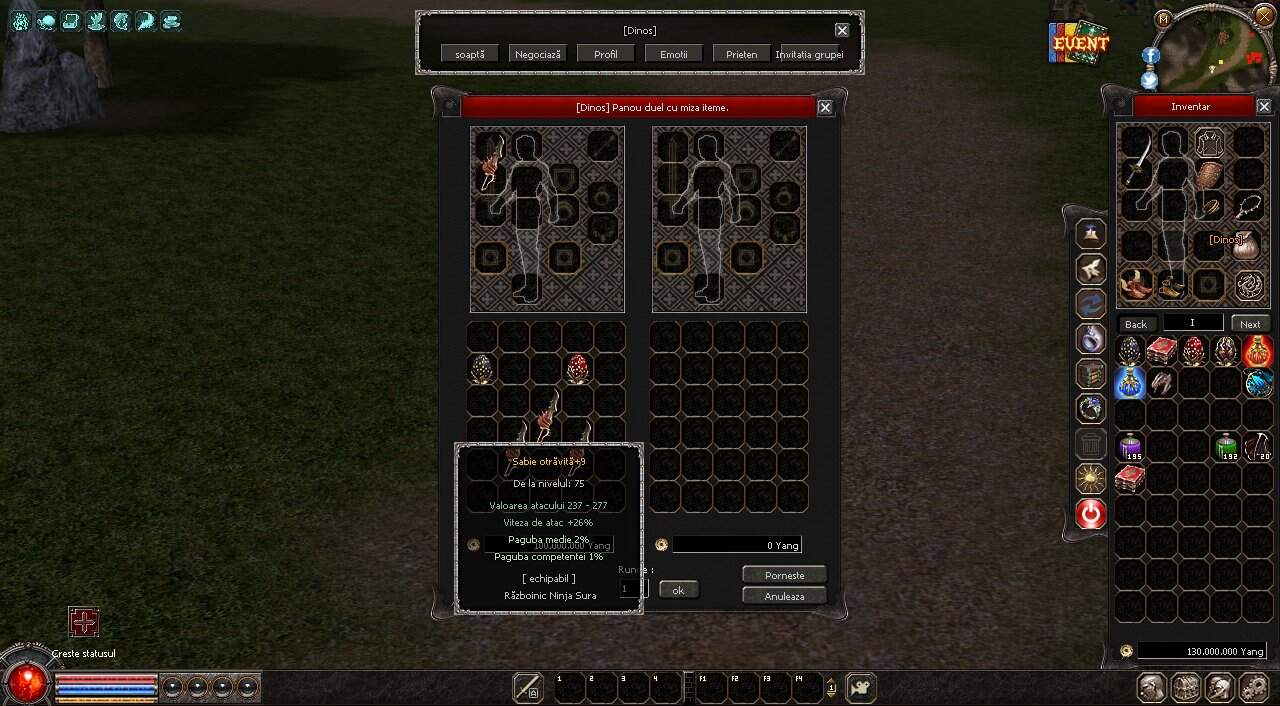The image size is (1280, 706).
Task: Select the purple potion stack of 195
Action: (x=1130, y=447)
